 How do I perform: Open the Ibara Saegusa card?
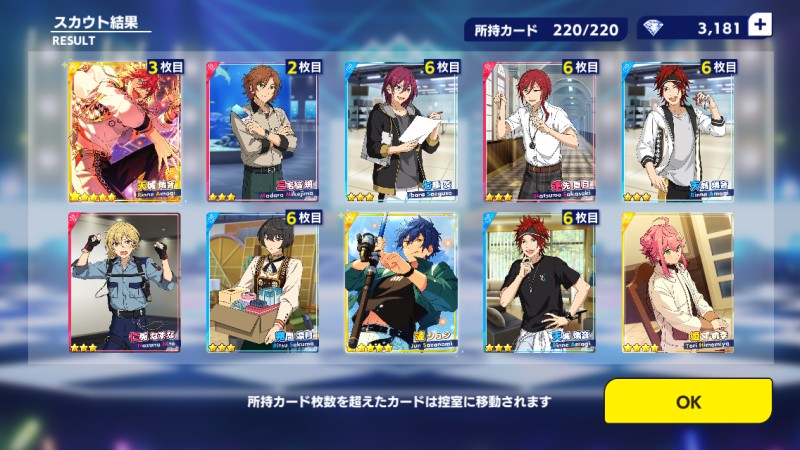coord(401,131)
